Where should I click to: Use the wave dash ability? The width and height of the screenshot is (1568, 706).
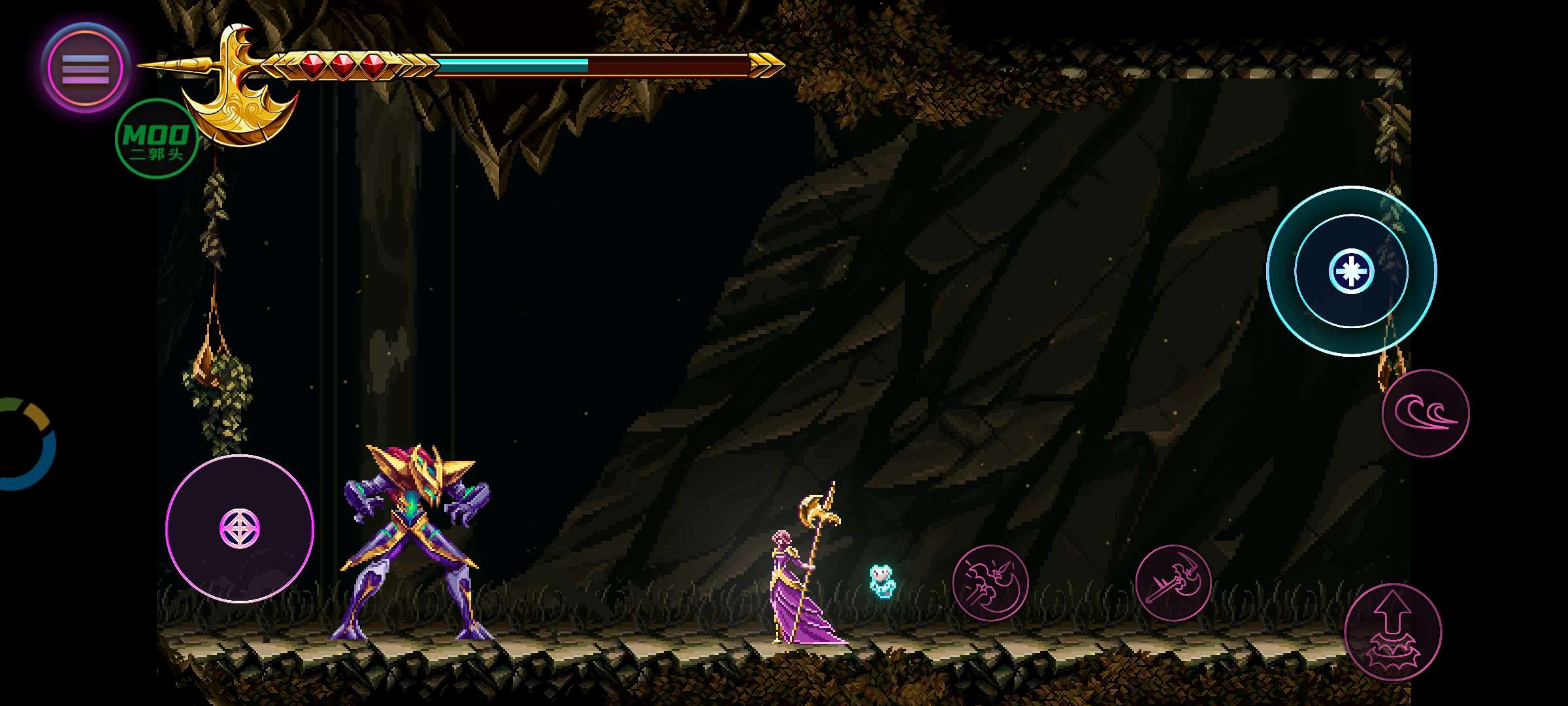[x=1425, y=413]
